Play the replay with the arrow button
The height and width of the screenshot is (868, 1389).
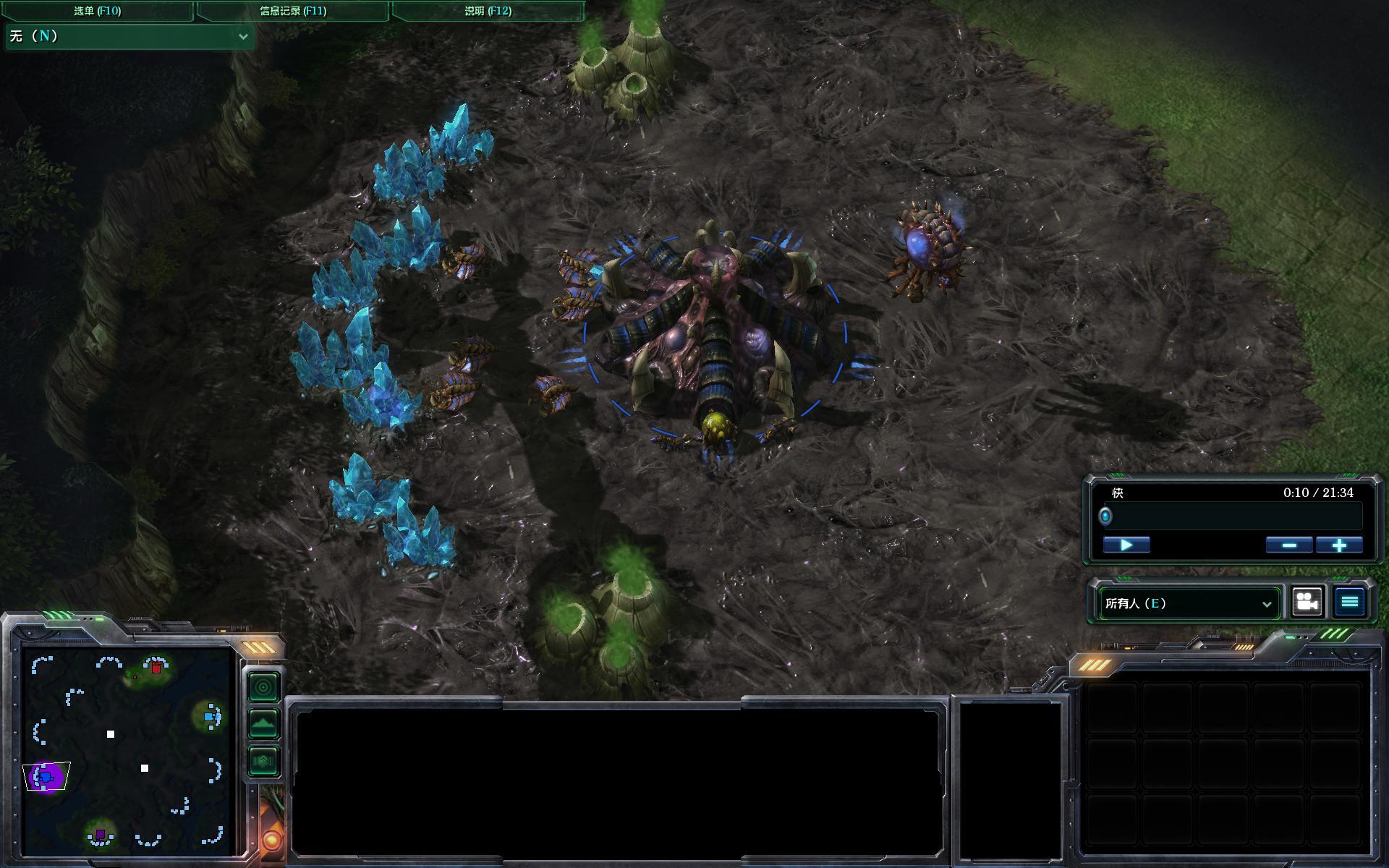1126,545
